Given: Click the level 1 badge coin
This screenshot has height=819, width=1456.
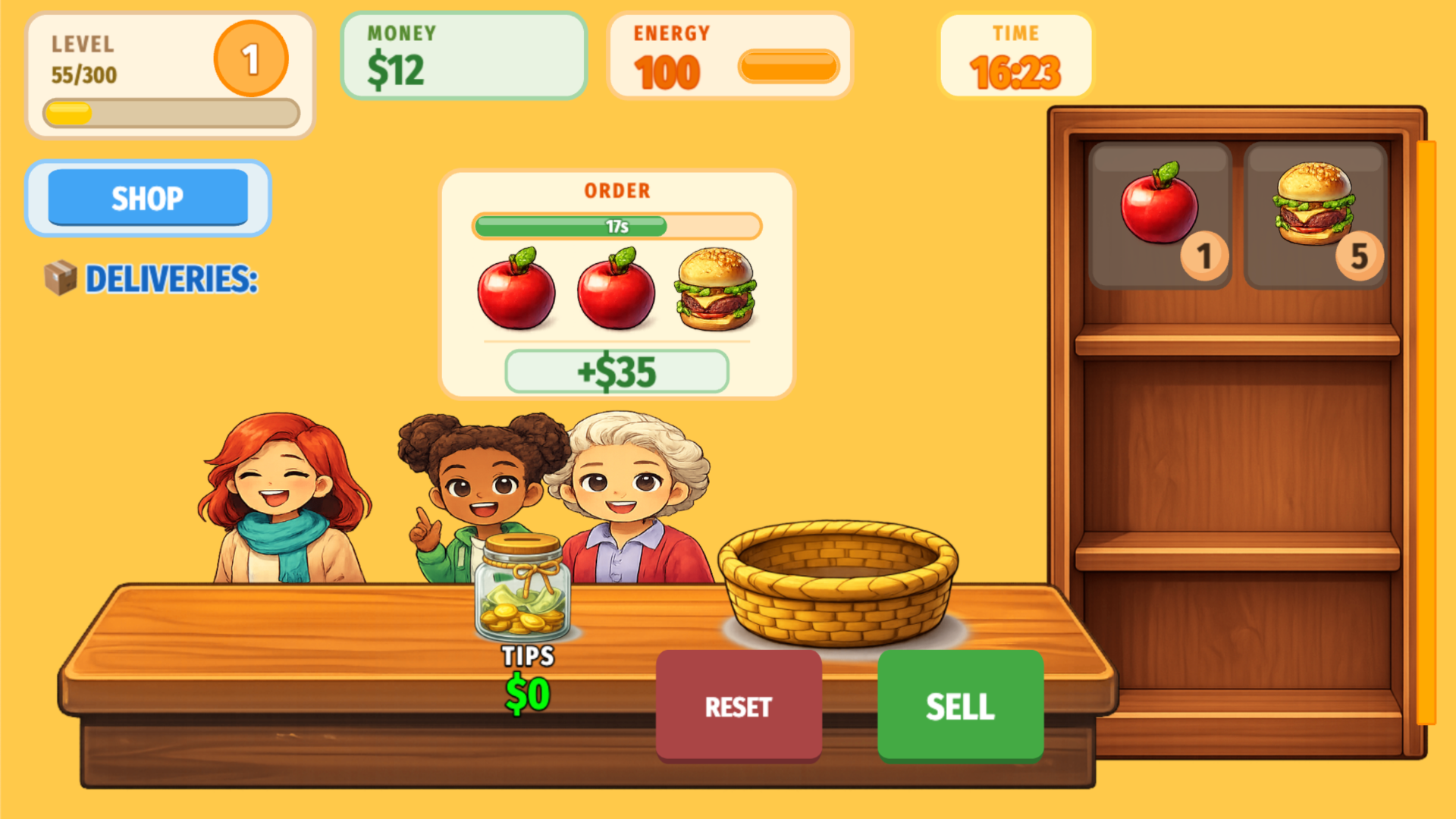Looking at the screenshot, I should point(250,60).
